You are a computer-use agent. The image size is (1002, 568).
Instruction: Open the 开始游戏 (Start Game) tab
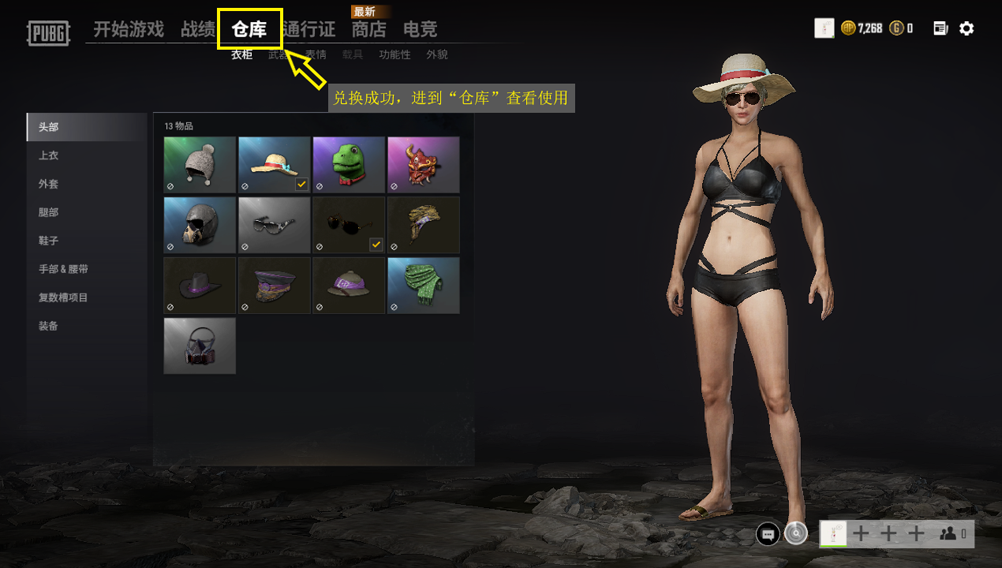[128, 29]
